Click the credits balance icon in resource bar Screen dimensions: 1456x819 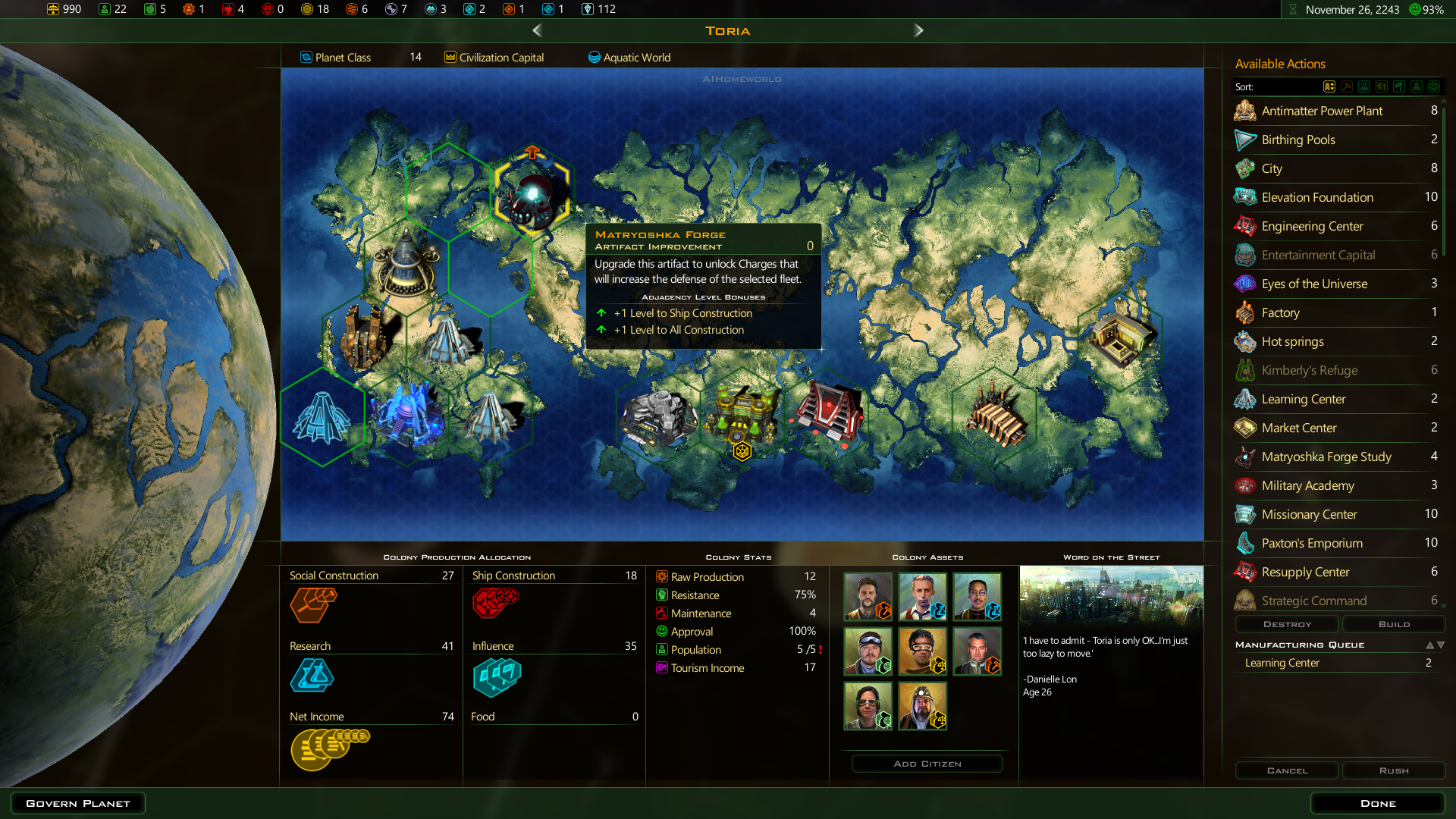point(53,10)
